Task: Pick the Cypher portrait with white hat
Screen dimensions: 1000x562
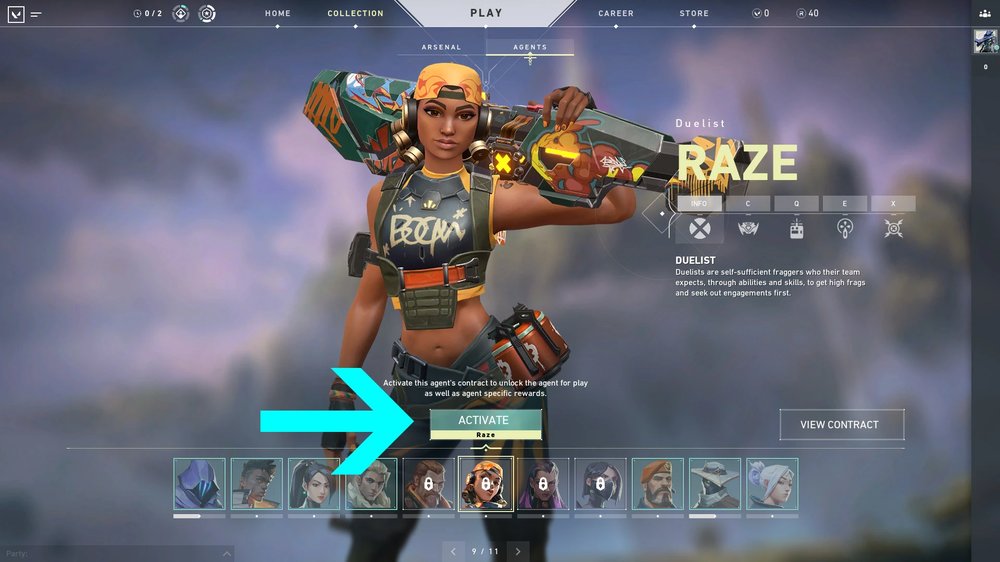Action: tap(715, 484)
